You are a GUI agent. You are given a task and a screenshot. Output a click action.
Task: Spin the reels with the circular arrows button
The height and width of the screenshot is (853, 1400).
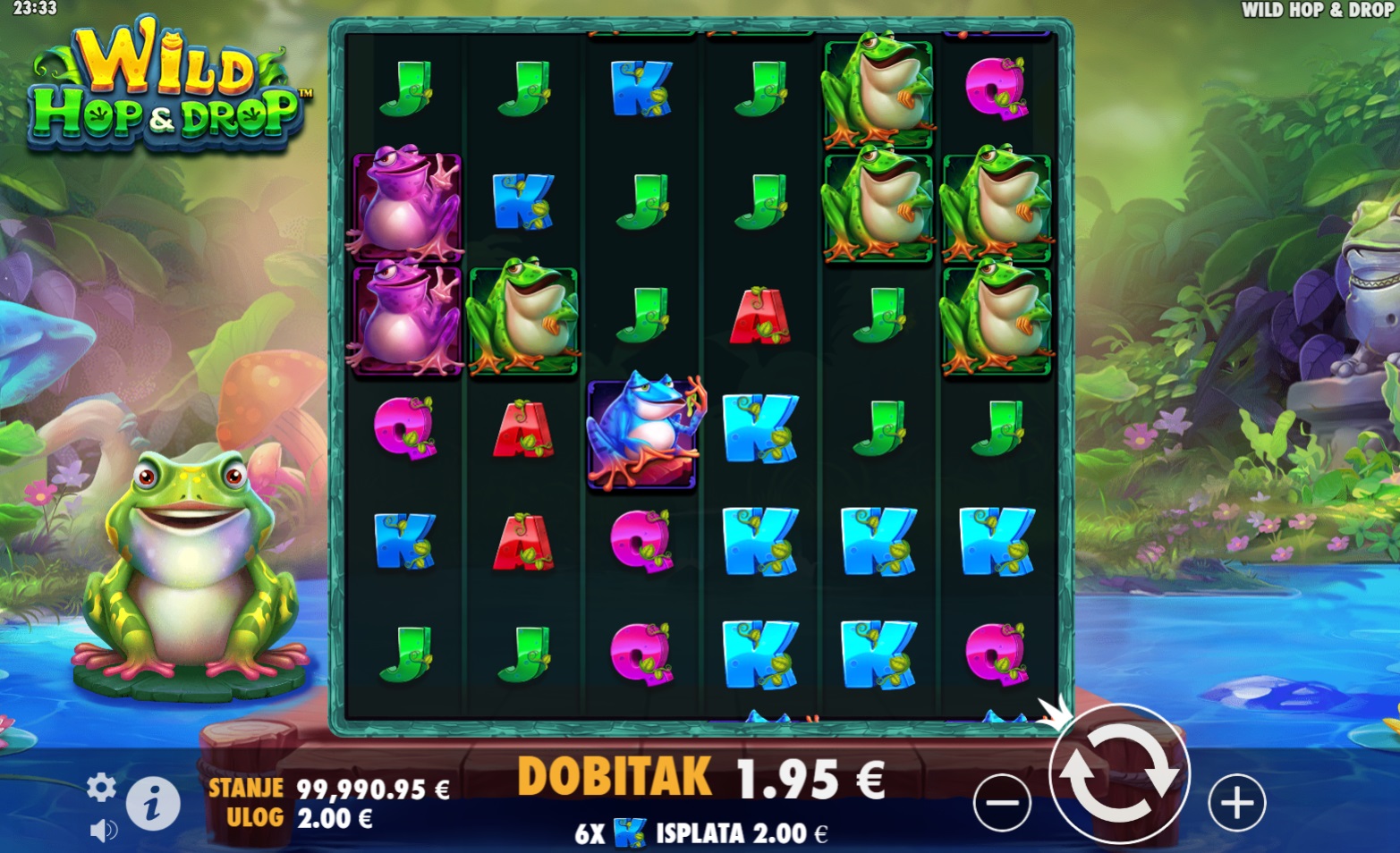(x=1119, y=774)
